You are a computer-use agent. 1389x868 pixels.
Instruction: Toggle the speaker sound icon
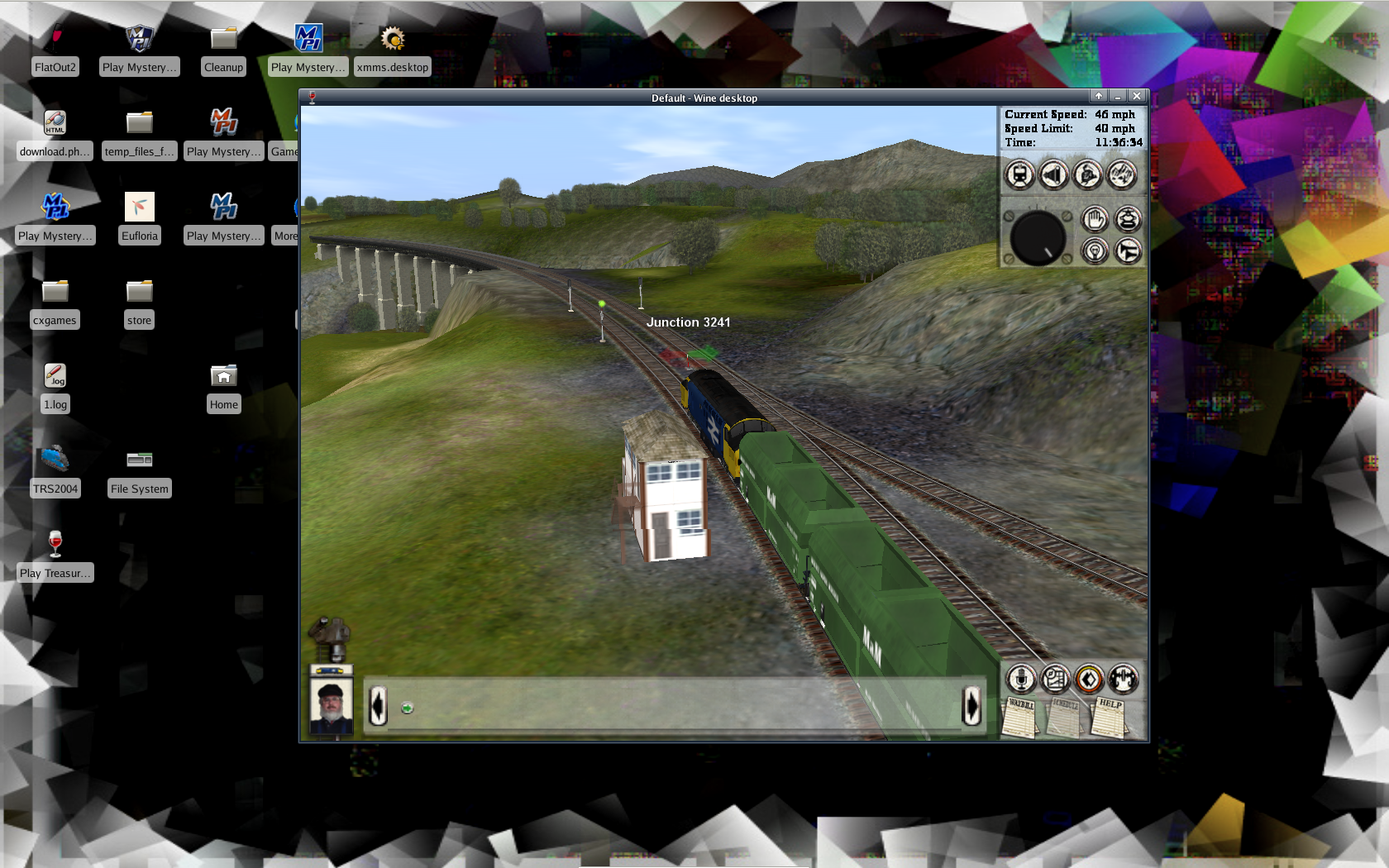pos(1053,175)
